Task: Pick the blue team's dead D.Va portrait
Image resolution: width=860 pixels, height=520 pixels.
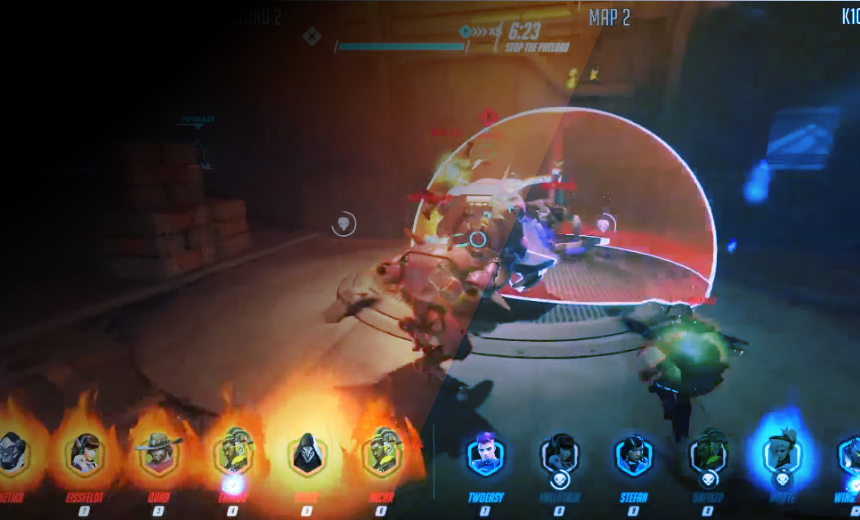Action: (559, 455)
